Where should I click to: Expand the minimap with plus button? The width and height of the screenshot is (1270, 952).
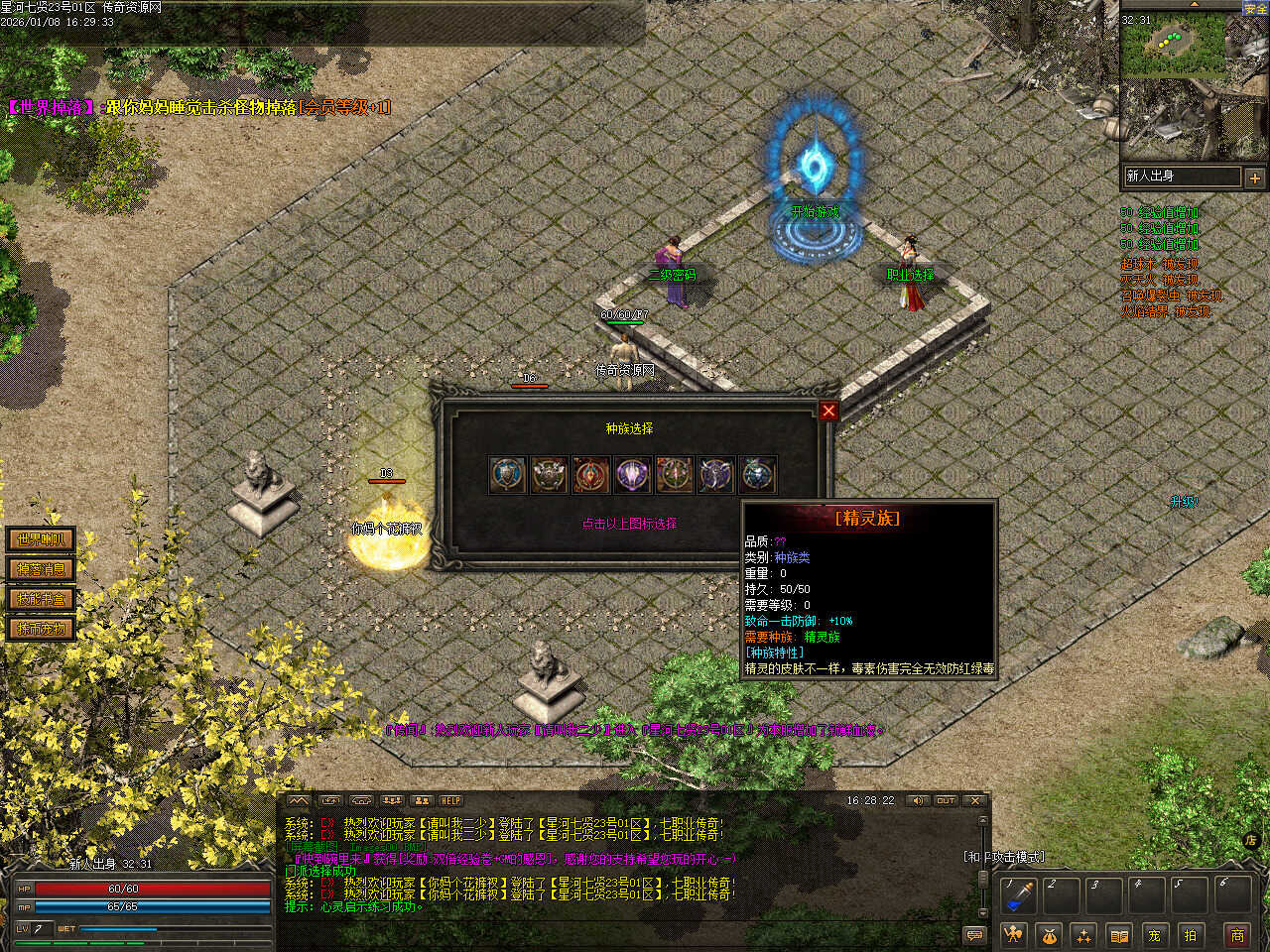coord(1255,178)
